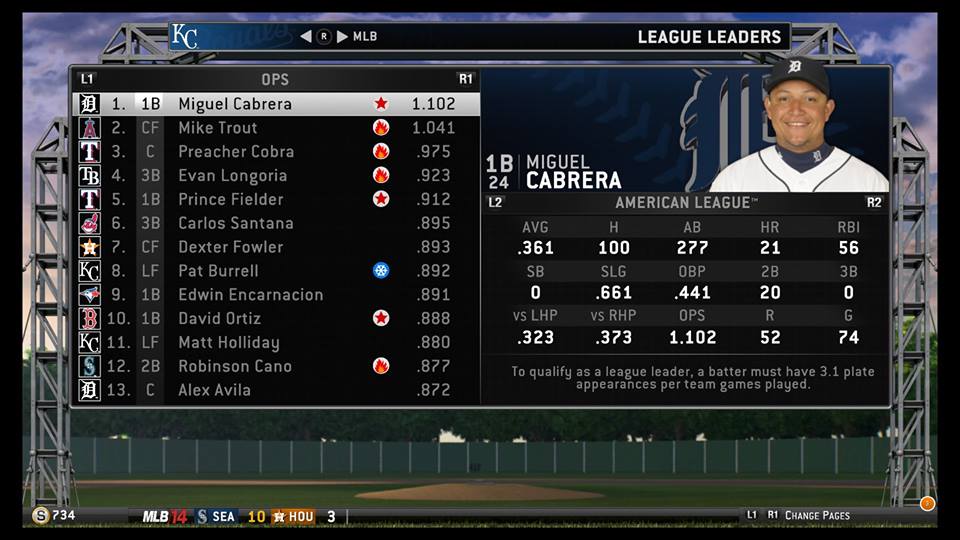
Task: Click the right arrow beside MLB
Action: [342, 37]
